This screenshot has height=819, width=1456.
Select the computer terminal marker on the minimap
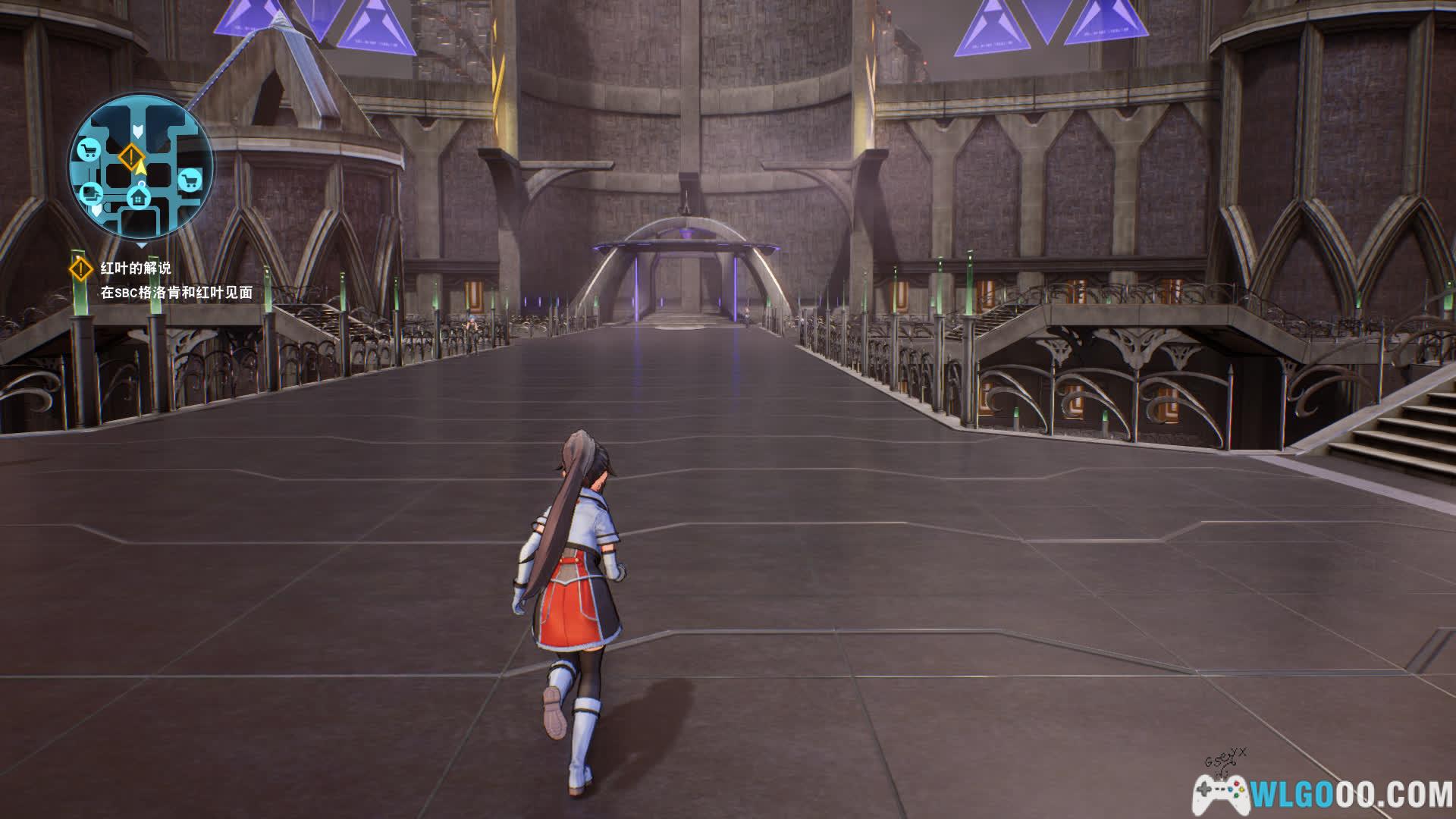[92, 193]
